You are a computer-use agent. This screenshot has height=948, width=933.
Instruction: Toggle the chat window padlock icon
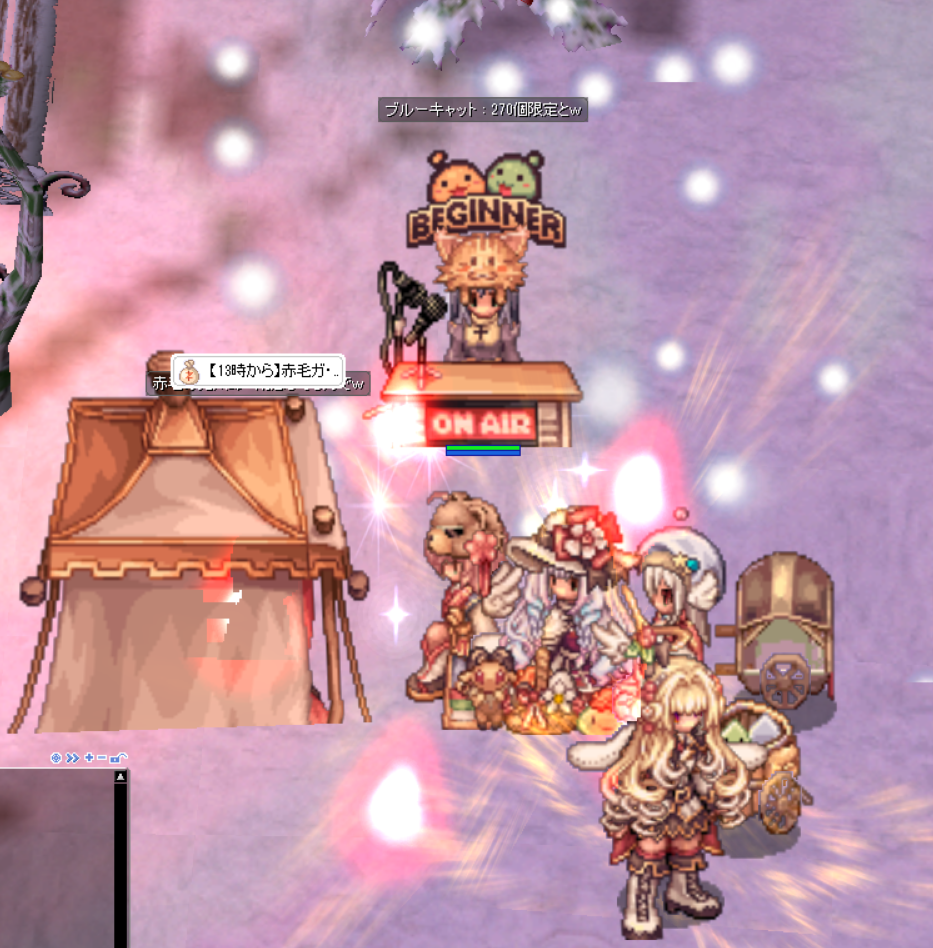click(119, 758)
